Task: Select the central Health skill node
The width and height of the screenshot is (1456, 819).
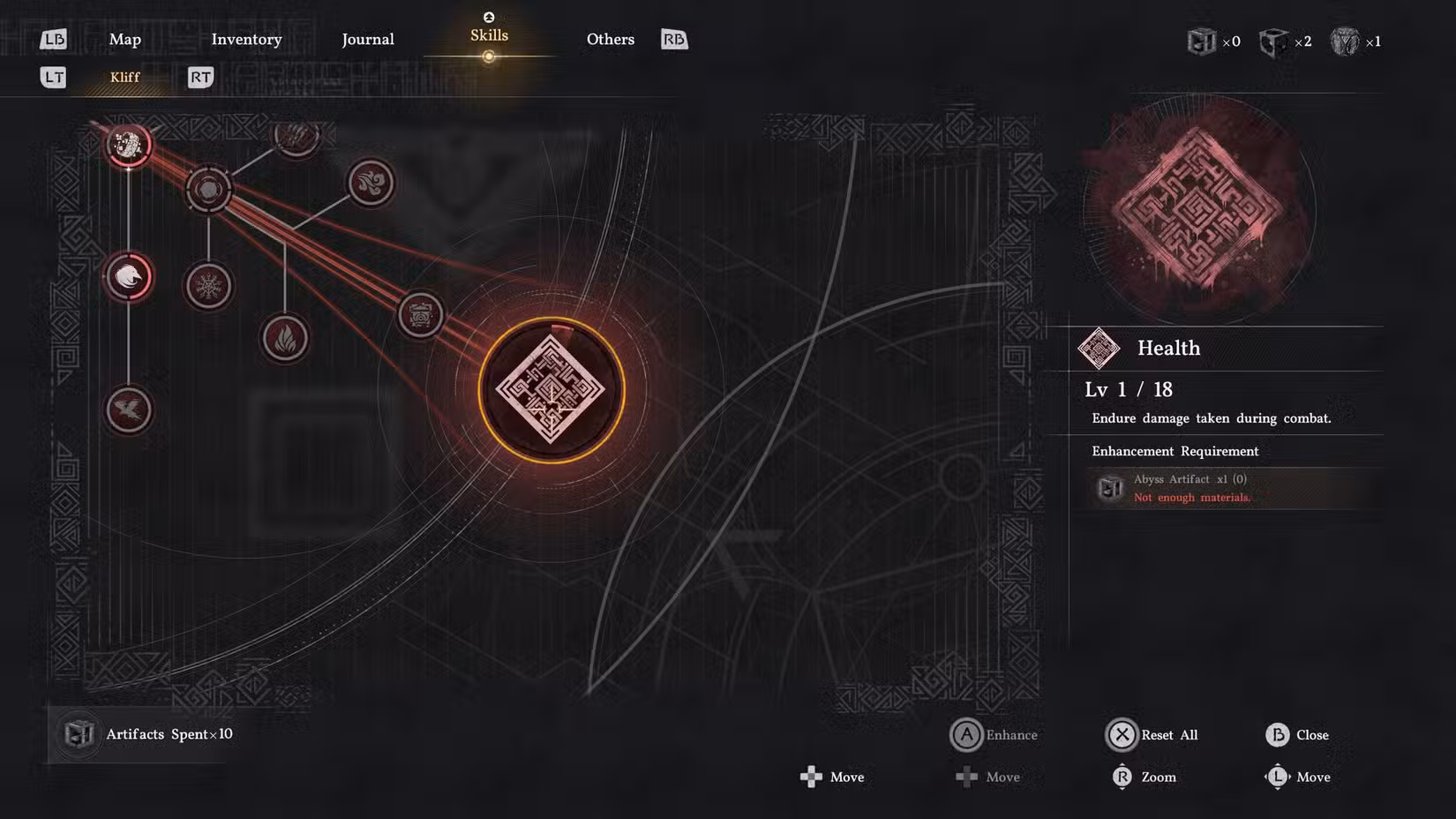Action: point(552,390)
